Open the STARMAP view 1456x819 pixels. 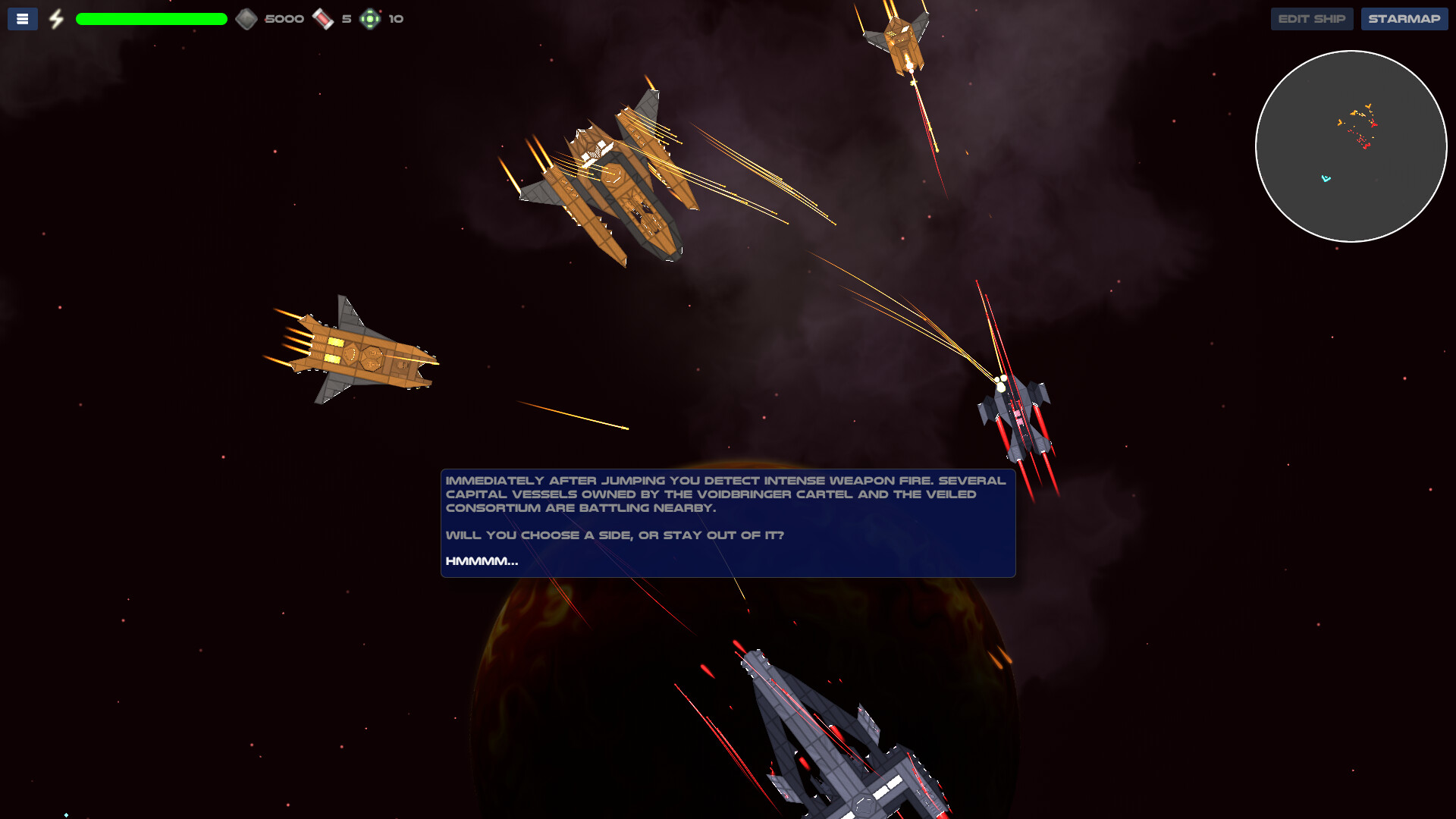pyautogui.click(x=1404, y=18)
